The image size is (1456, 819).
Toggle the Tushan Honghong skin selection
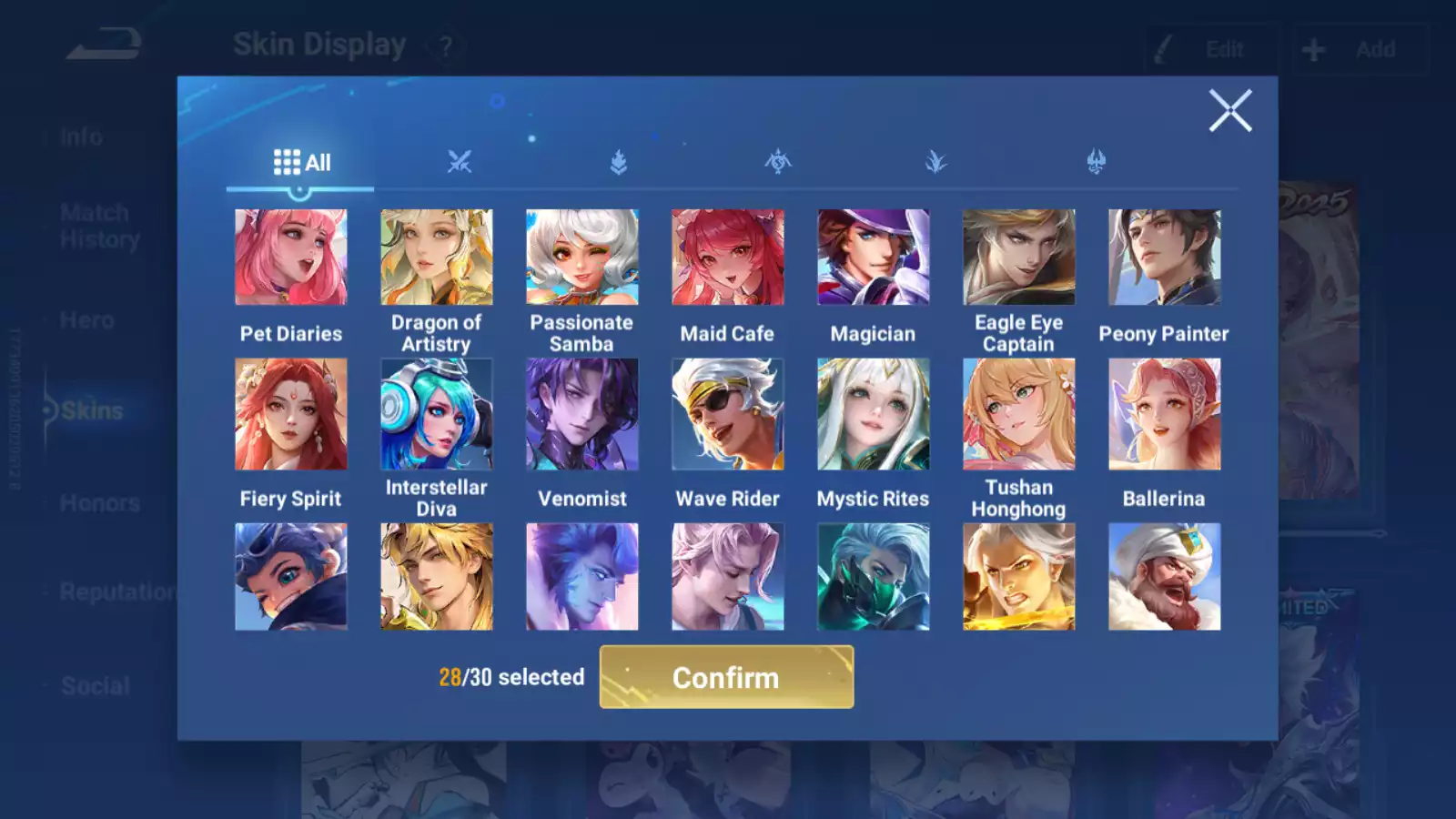[x=1018, y=412]
